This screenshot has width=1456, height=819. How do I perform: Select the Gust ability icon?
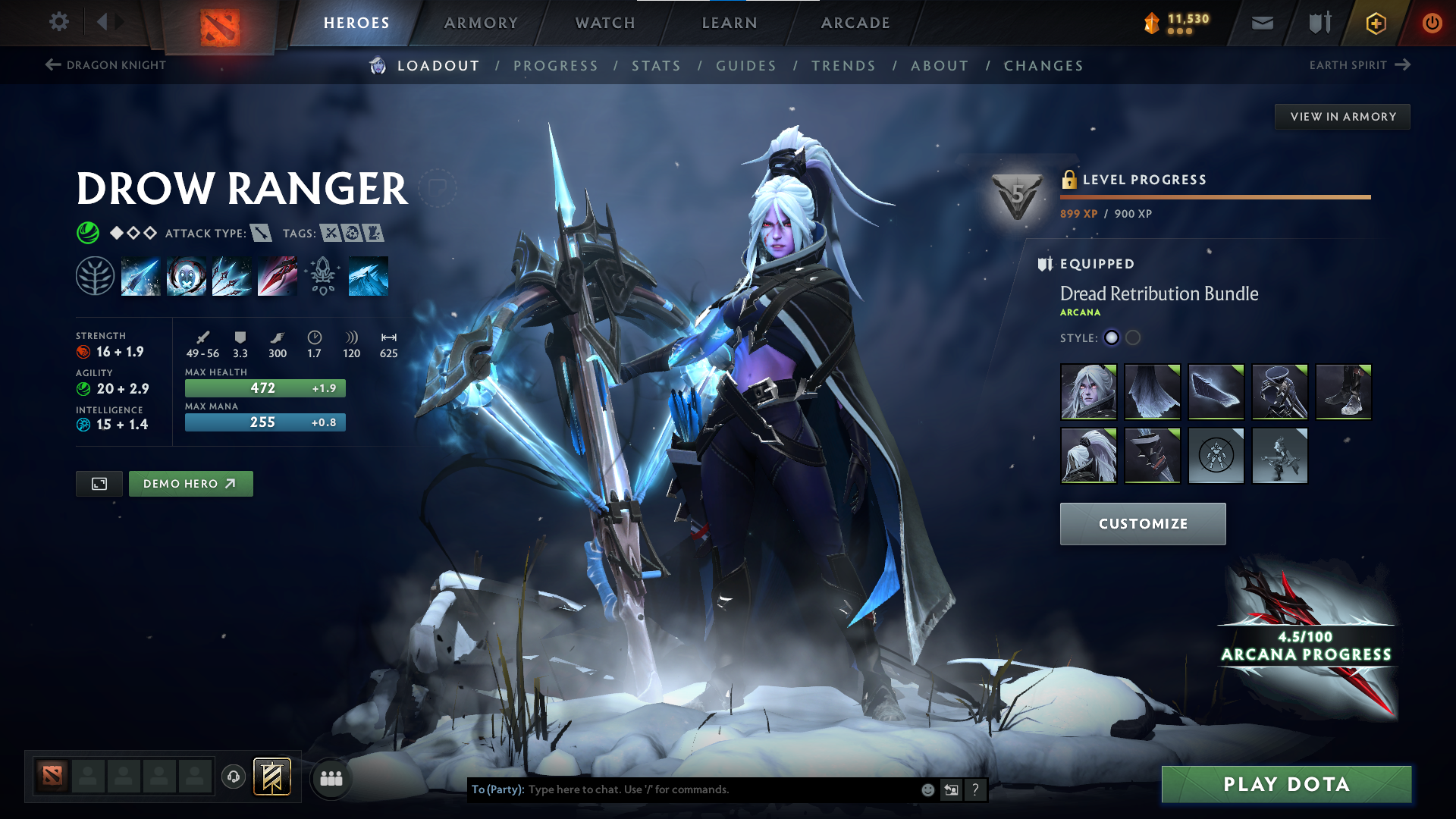click(187, 275)
